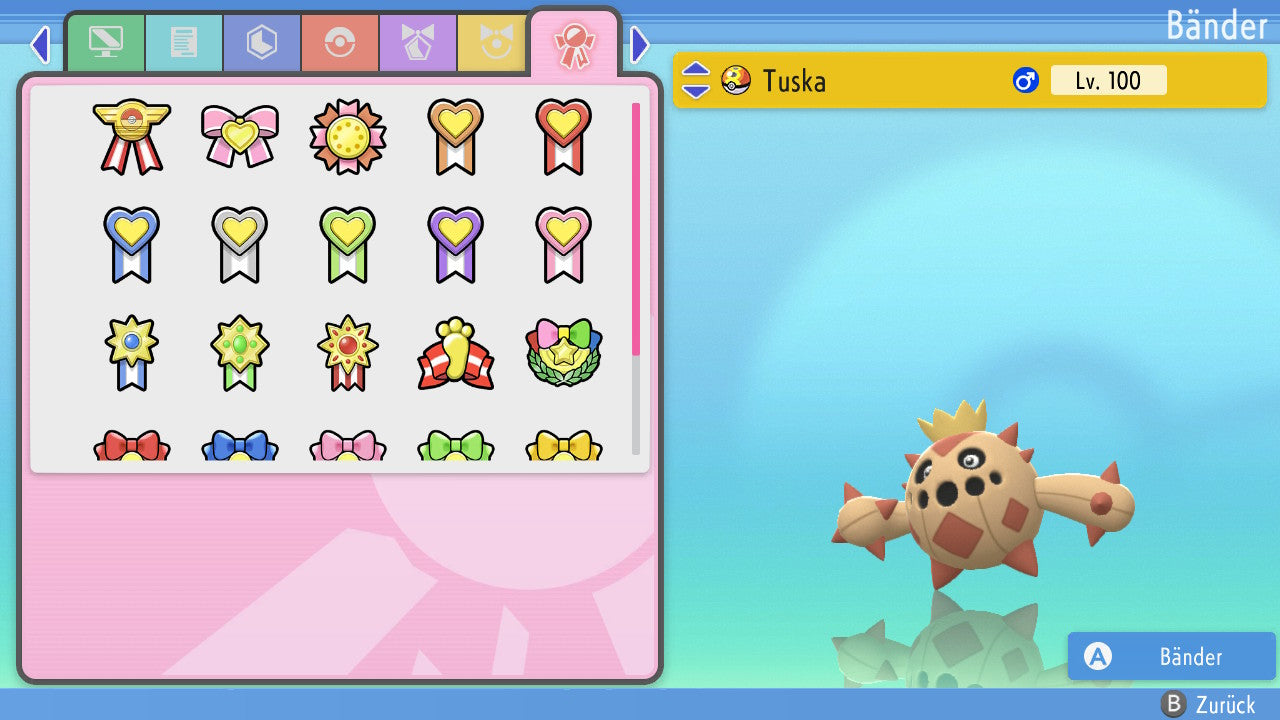Open the teal document notes tab
The image size is (1280, 720).
coord(184,42)
